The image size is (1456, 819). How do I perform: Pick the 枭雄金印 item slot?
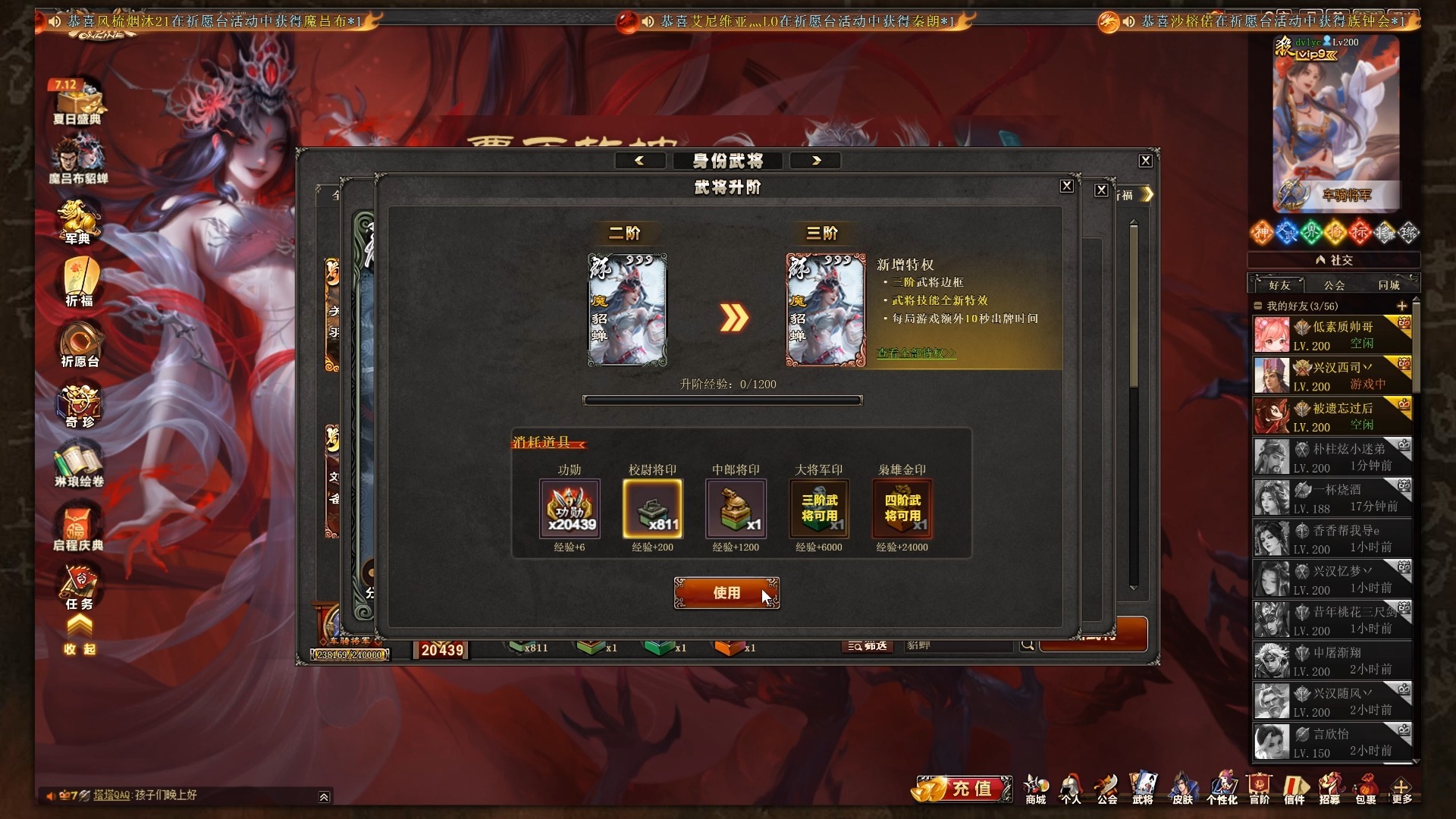(x=902, y=508)
